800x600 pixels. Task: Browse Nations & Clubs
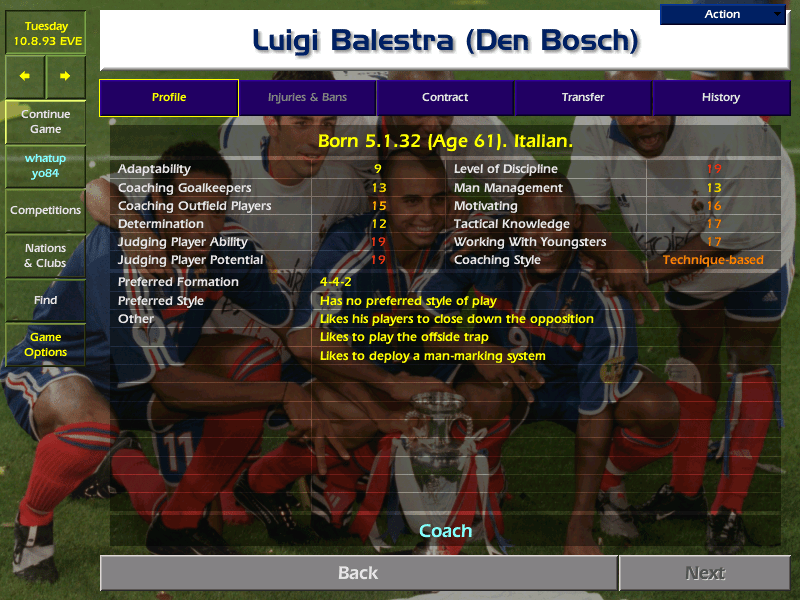(x=45, y=256)
